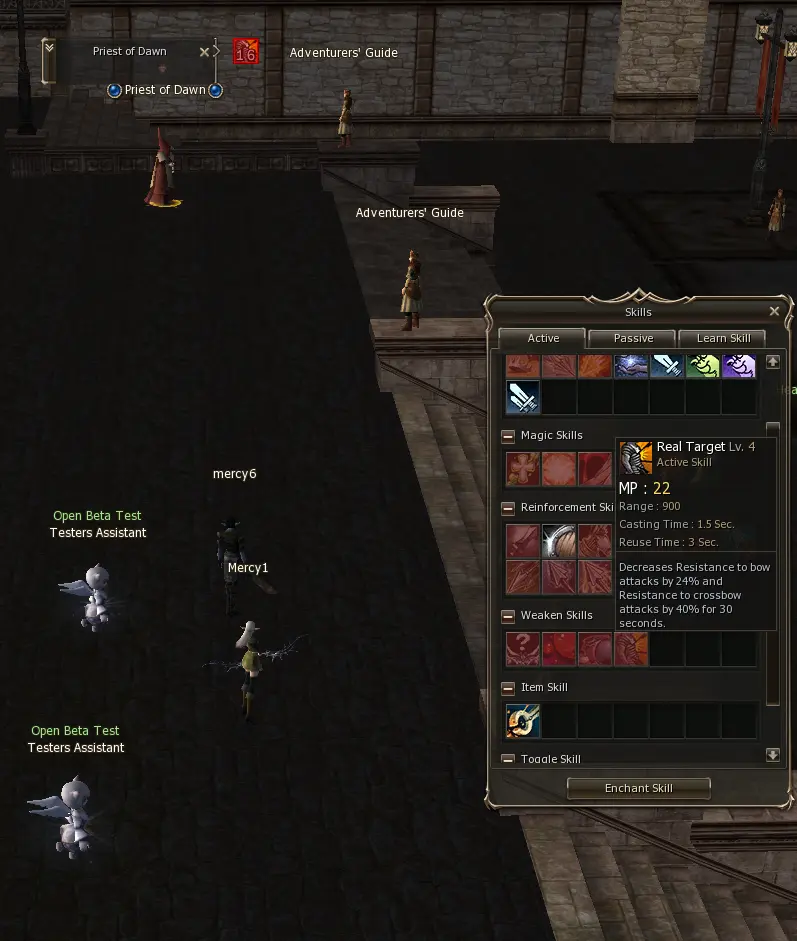Screen dimensions: 797x941
Task: Select the green creature skill icon
Action: (703, 365)
